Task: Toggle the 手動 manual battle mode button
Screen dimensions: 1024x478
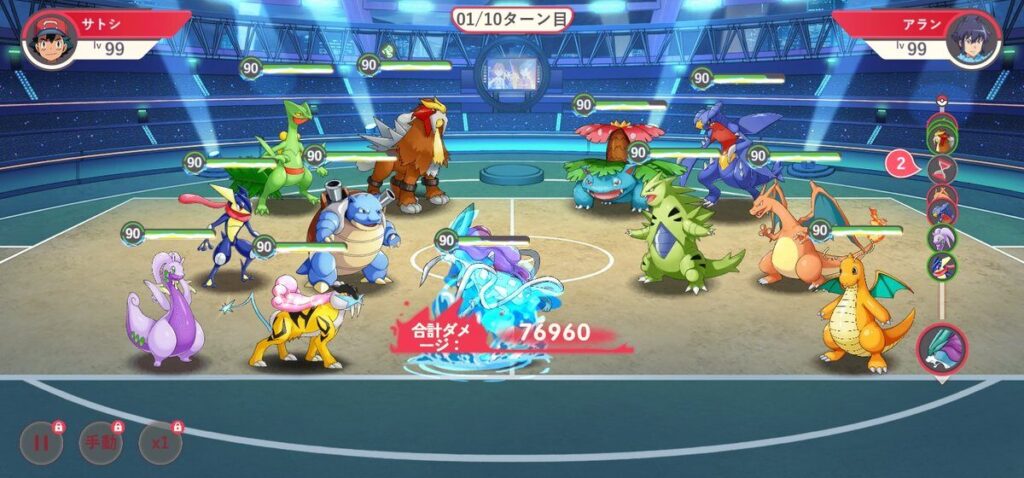Action: pos(101,443)
